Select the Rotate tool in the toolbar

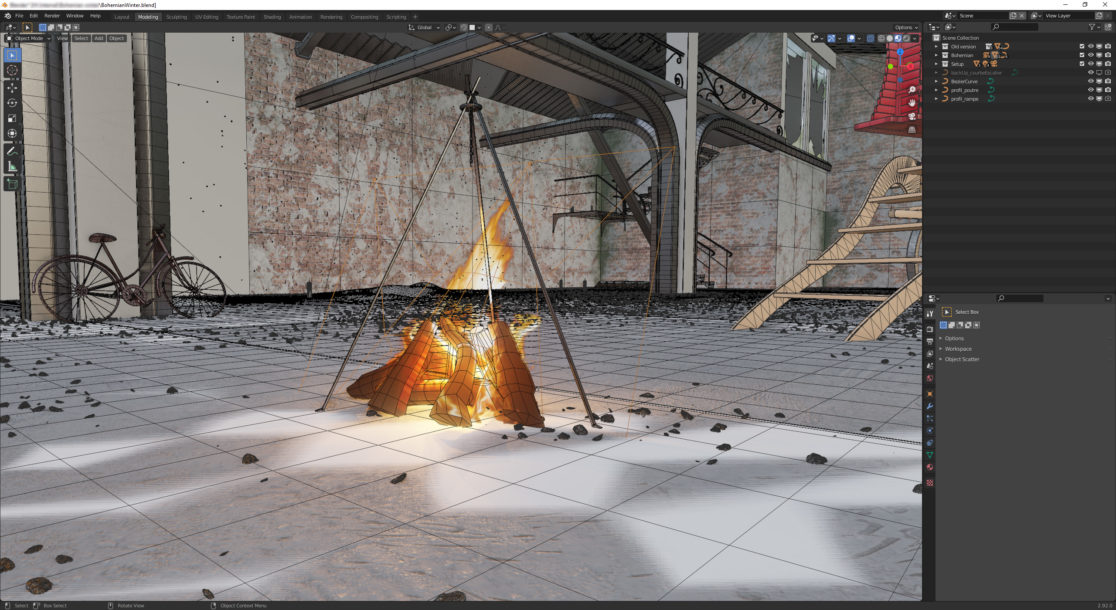(x=12, y=103)
